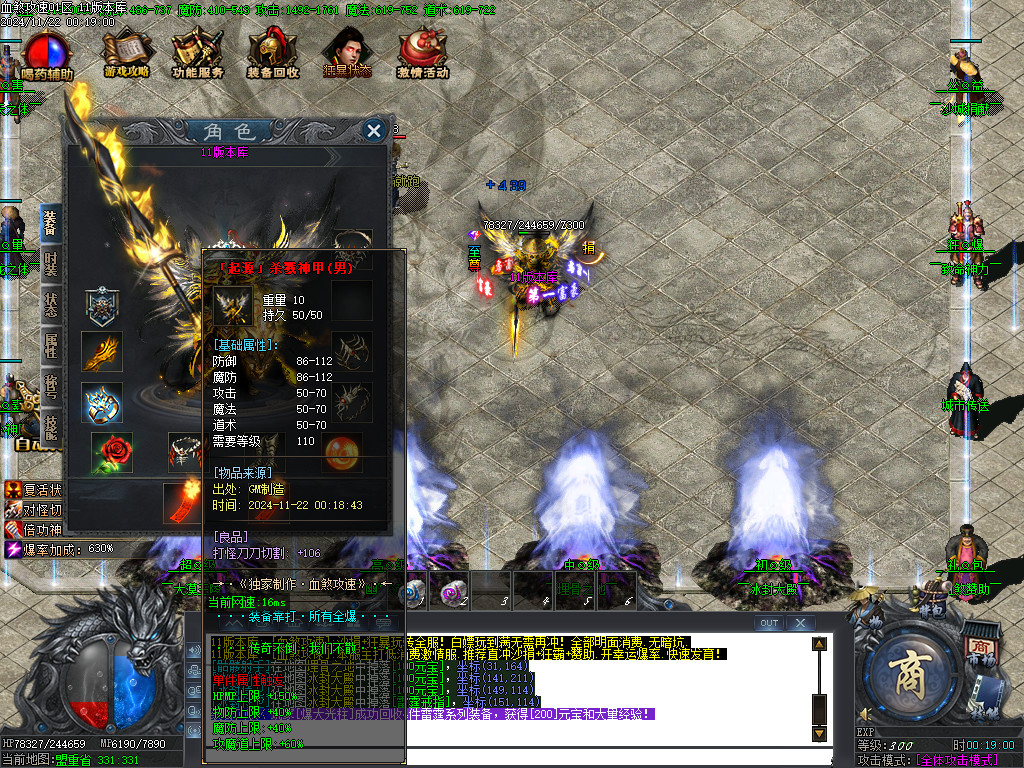Click the OUT button above chat

coord(768,623)
